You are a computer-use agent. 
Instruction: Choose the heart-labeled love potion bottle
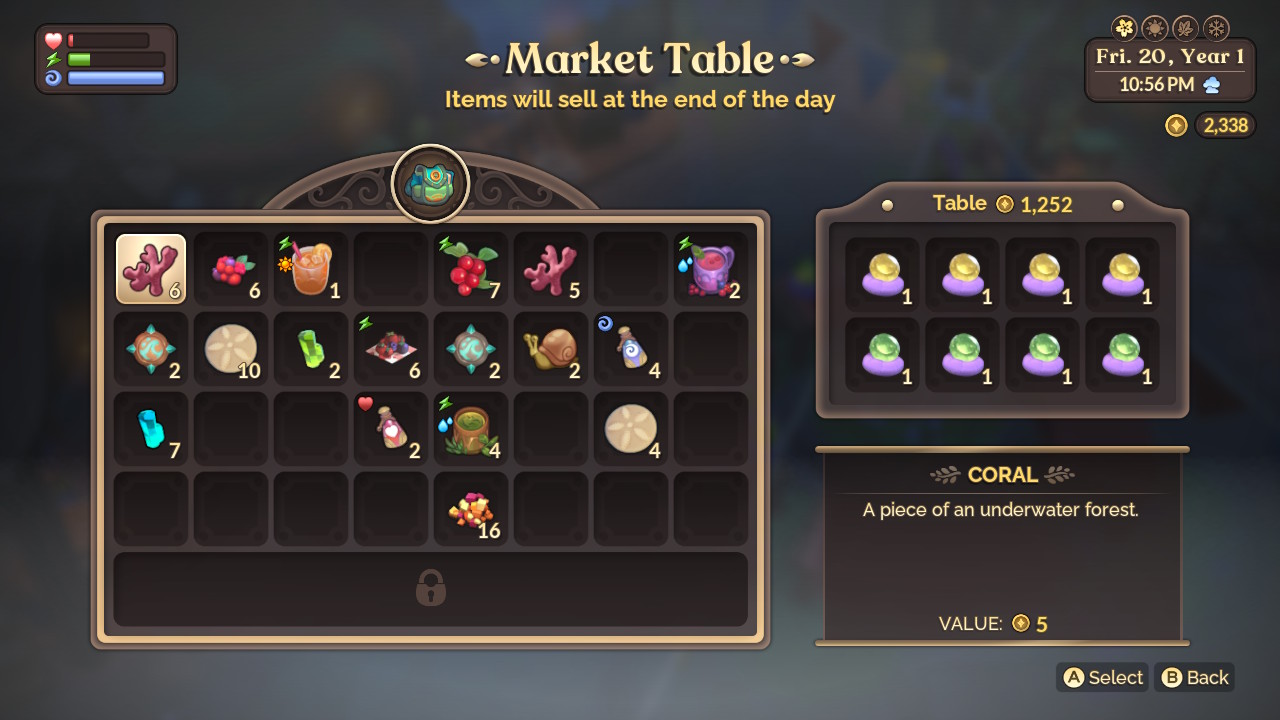[391, 428]
